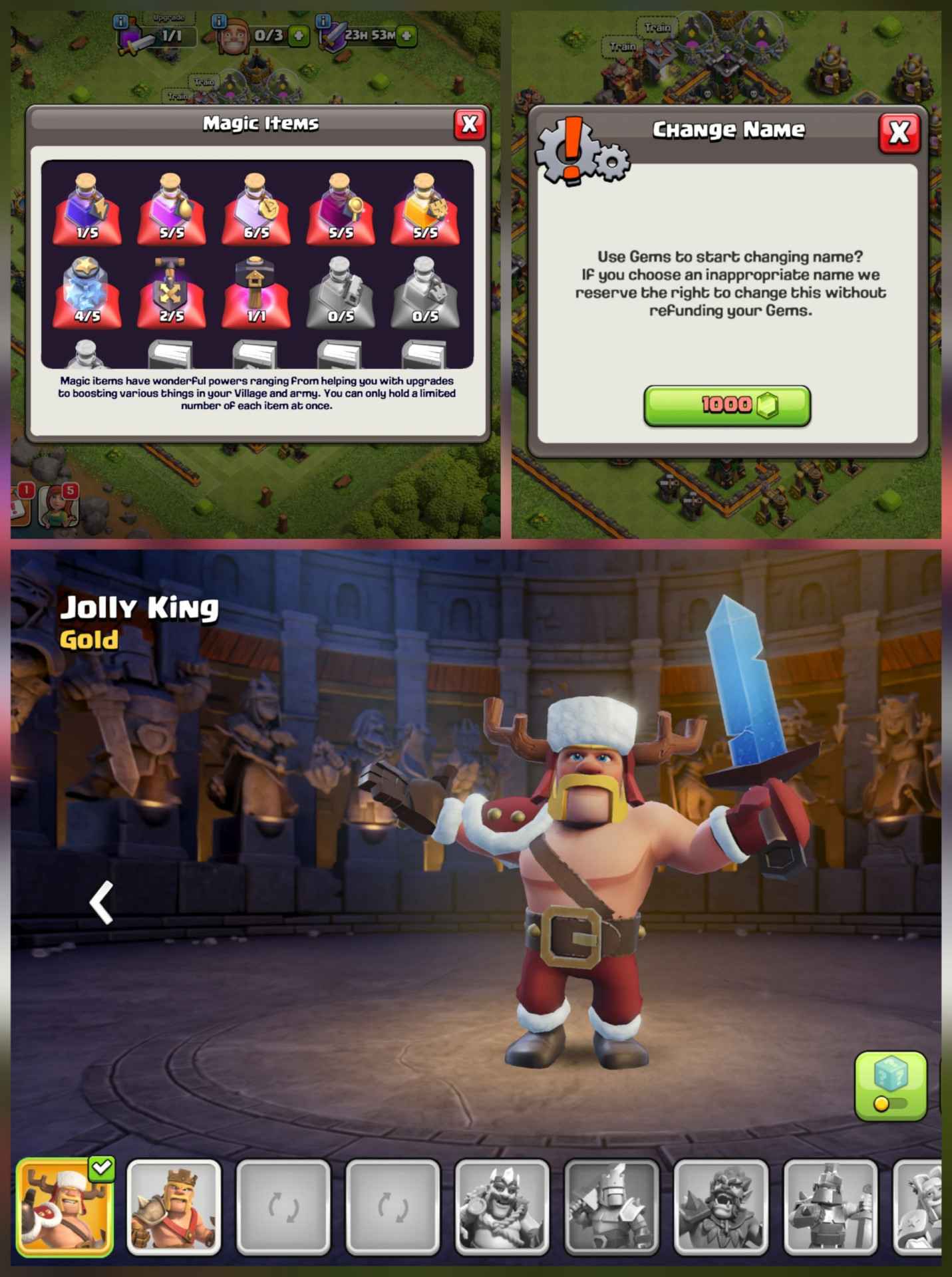Confirm name change for 1000 Gems
This screenshot has width=952, height=1277.
point(728,406)
